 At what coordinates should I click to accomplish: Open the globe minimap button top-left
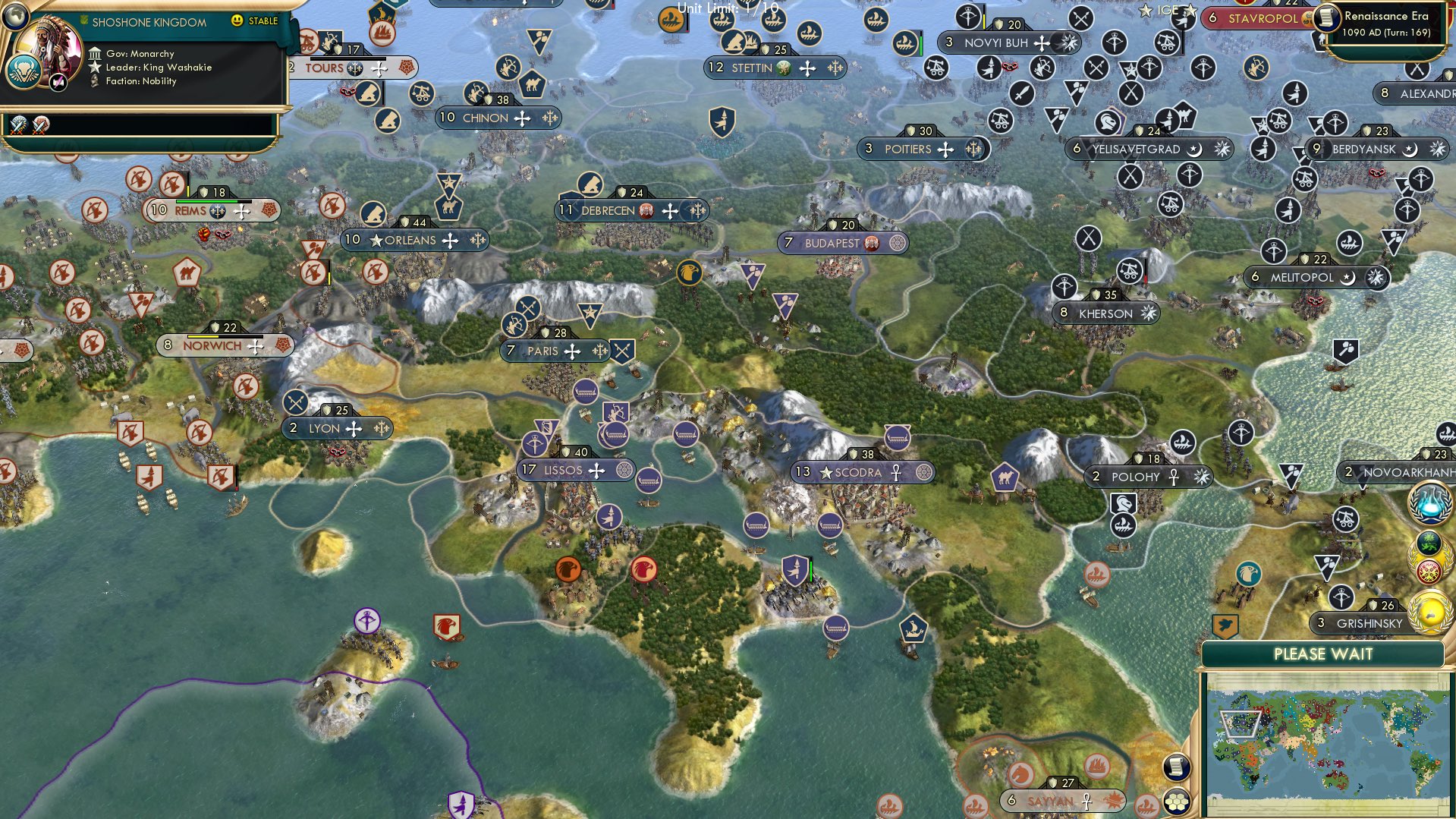(14, 17)
